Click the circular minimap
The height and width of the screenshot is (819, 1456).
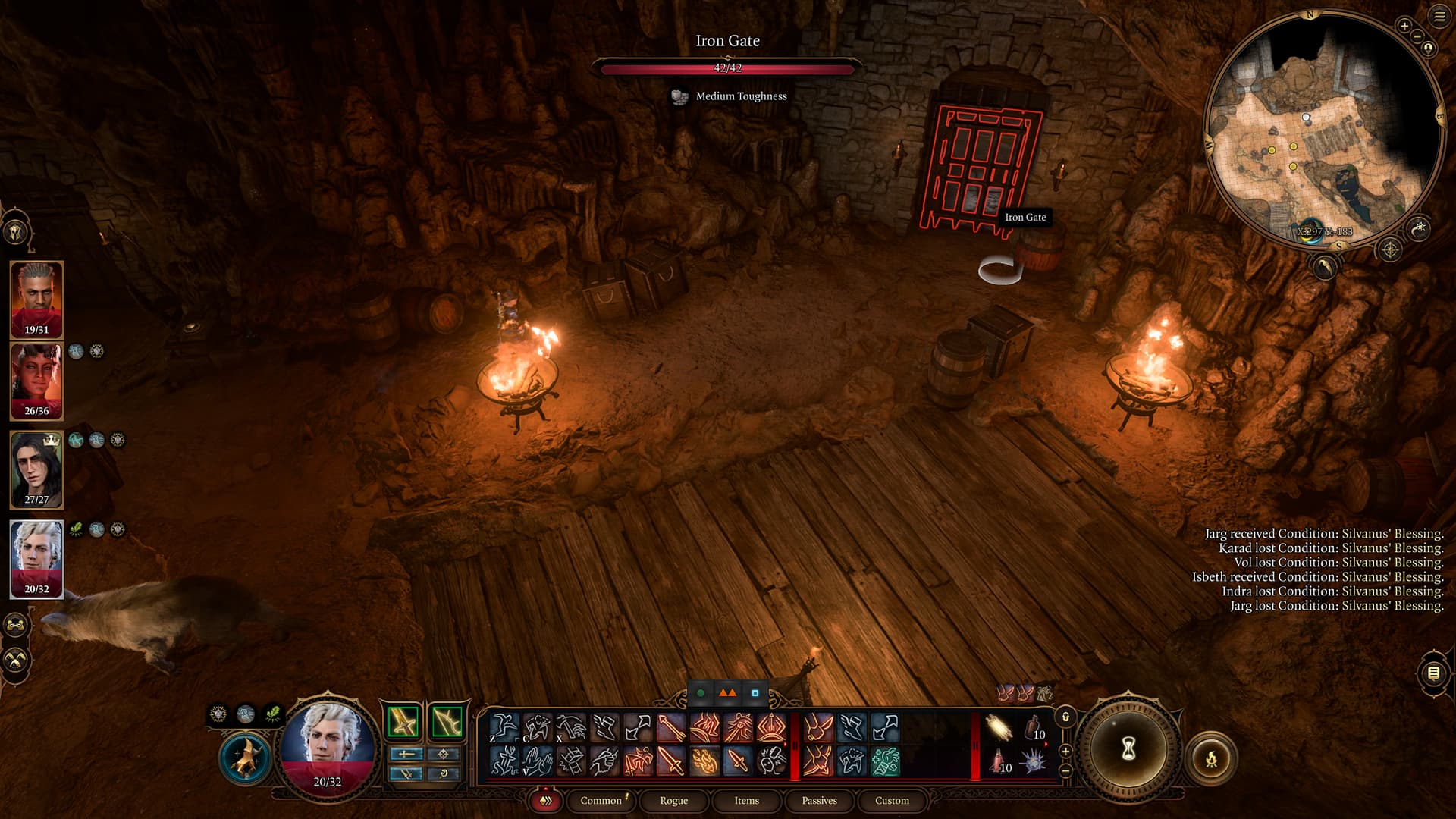coord(1323,129)
